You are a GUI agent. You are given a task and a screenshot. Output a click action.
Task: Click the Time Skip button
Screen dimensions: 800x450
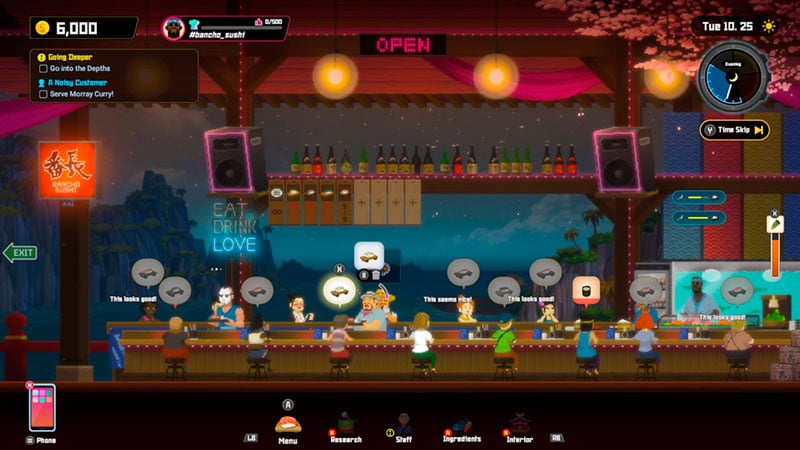pos(735,129)
